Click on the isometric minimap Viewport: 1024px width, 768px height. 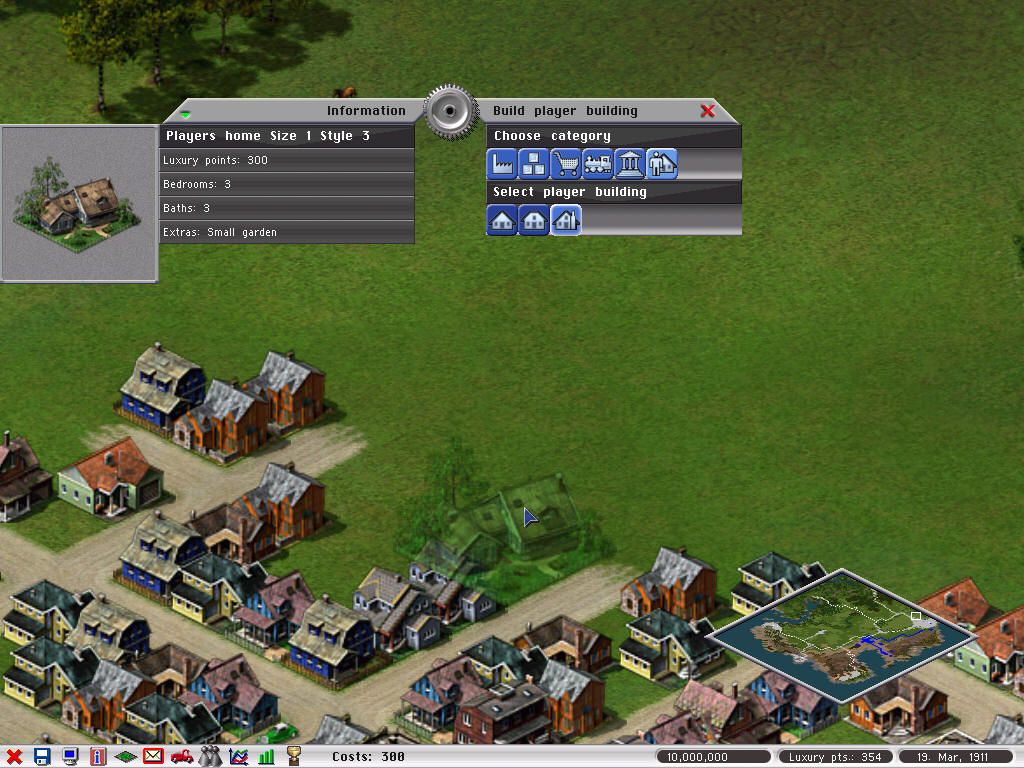[x=842, y=635]
